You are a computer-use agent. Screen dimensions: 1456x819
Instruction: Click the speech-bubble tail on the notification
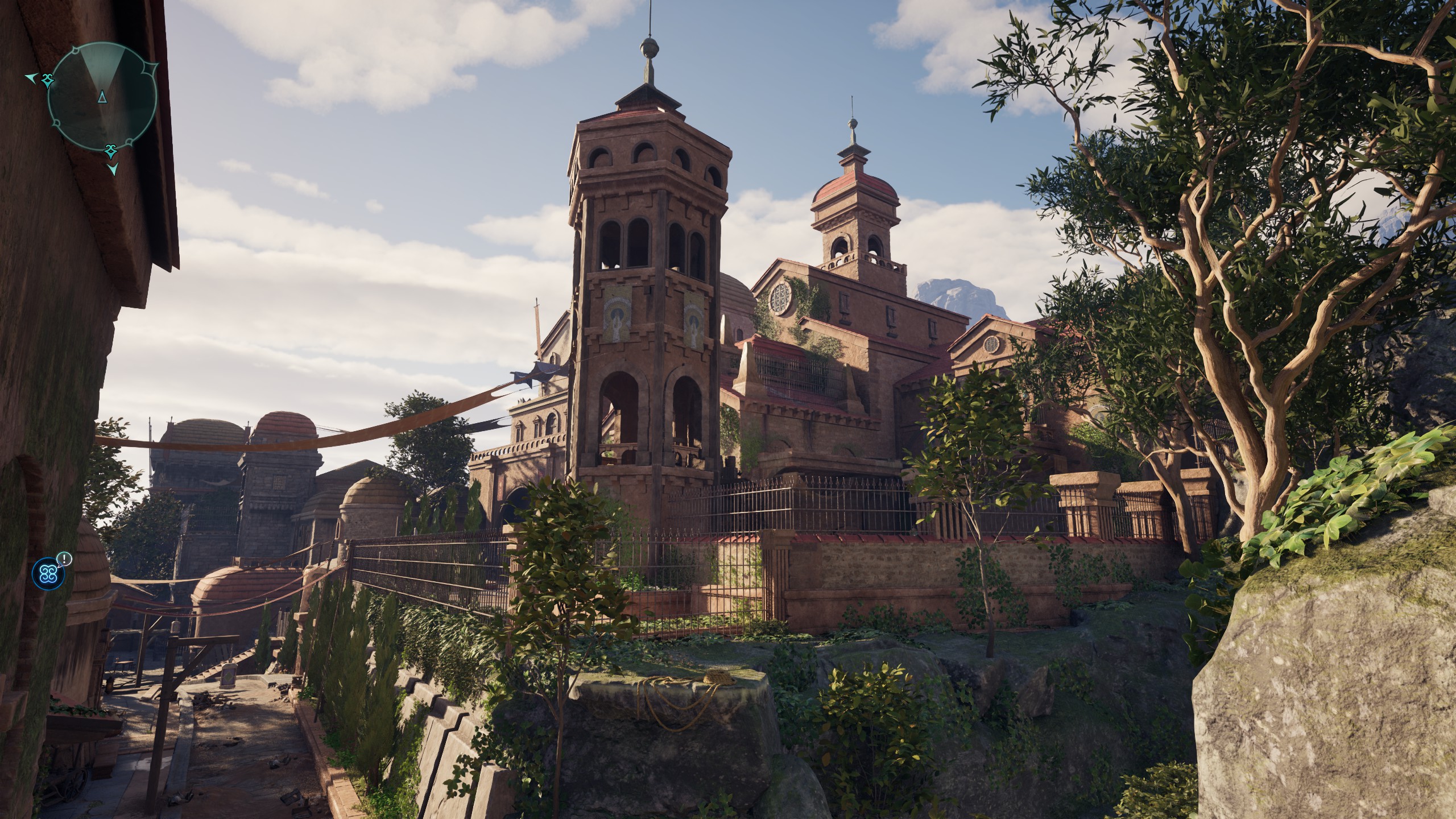point(59,567)
